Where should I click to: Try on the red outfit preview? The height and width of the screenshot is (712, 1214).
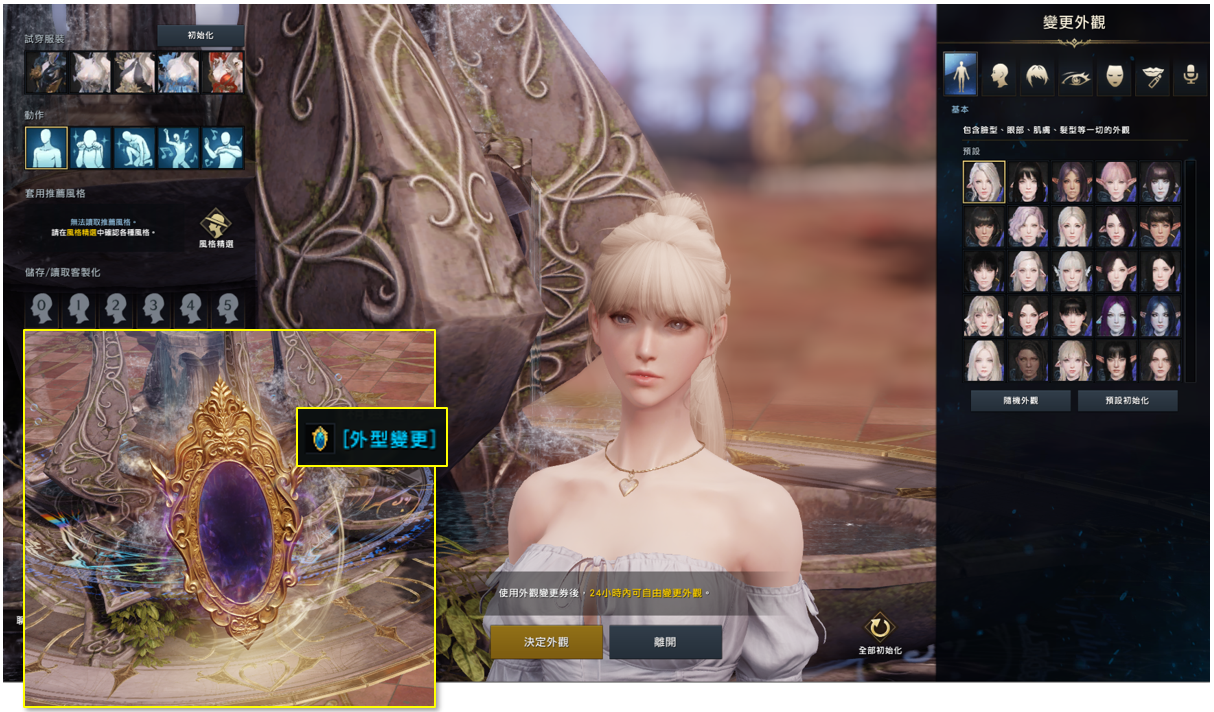pyautogui.click(x=224, y=73)
